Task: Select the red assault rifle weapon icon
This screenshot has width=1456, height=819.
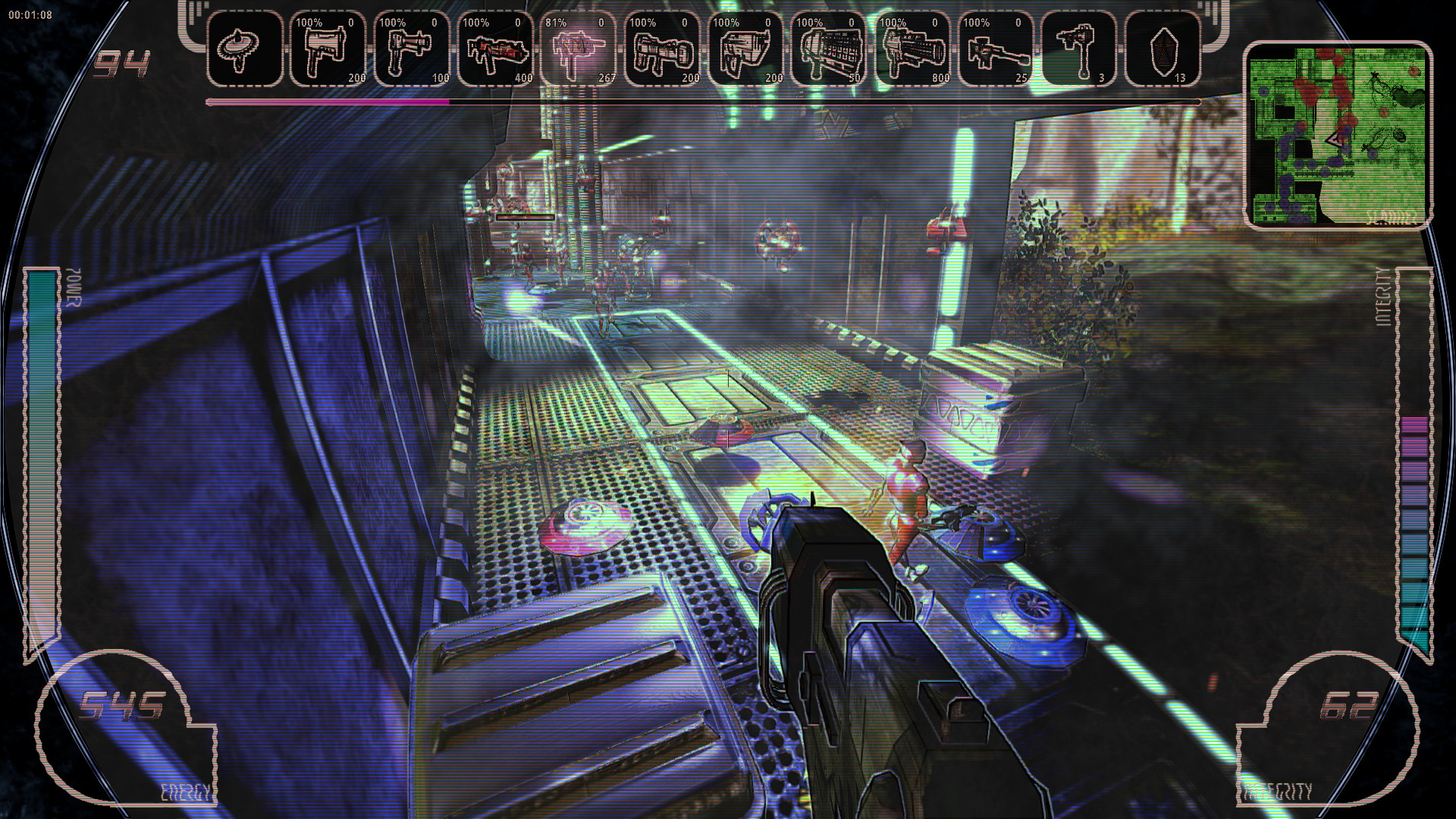Action: [x=494, y=49]
